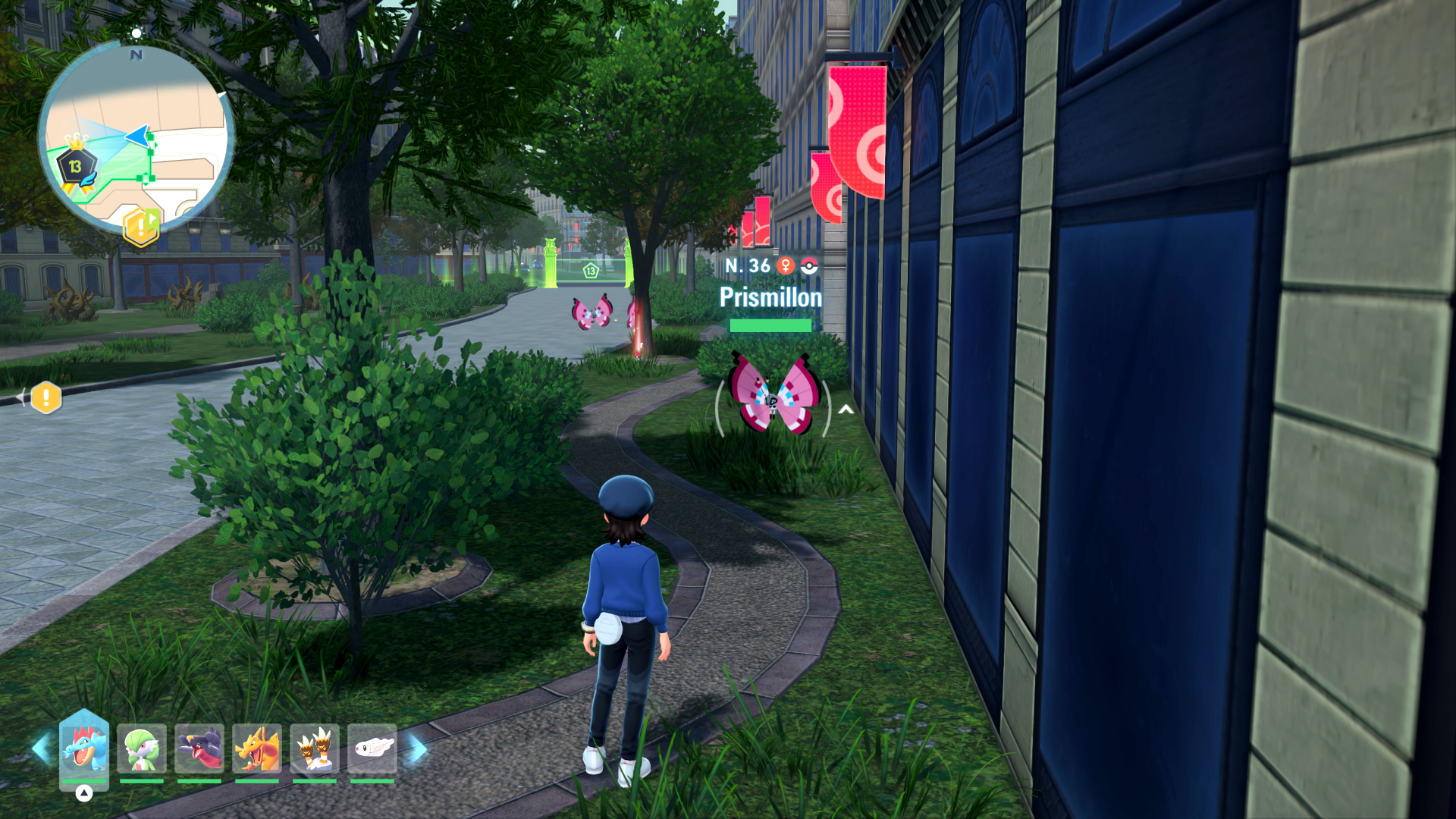Click the yellow exclamation mission indicator at the left edge
The width and height of the screenshot is (1456, 819).
pos(45,397)
